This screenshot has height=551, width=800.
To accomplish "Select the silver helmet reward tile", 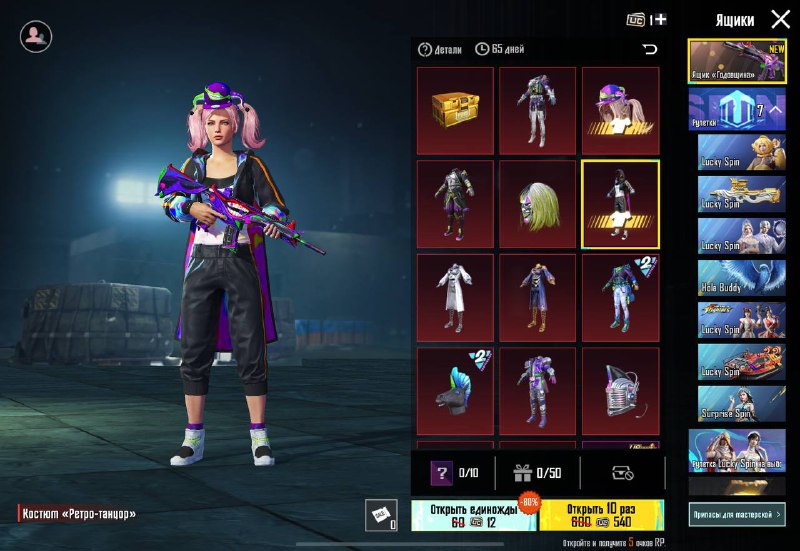I will [x=620, y=391].
